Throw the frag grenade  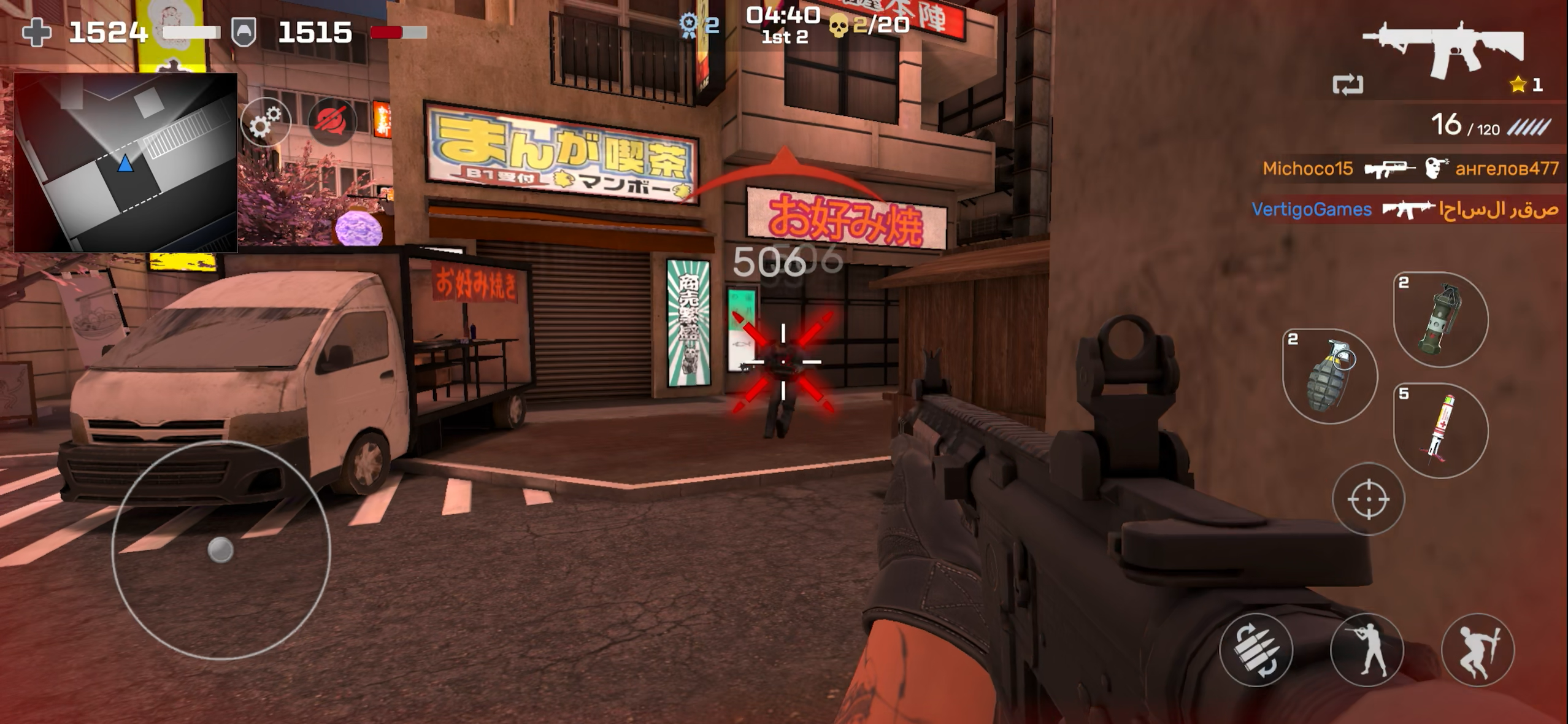(x=1329, y=376)
